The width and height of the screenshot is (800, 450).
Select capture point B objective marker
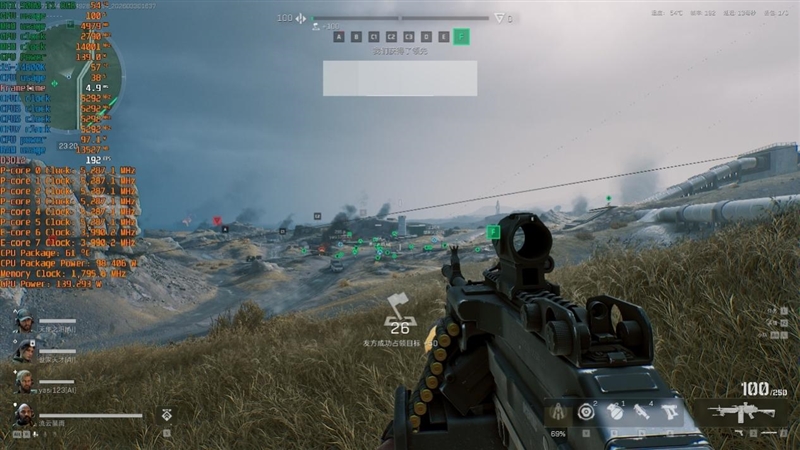[355, 37]
